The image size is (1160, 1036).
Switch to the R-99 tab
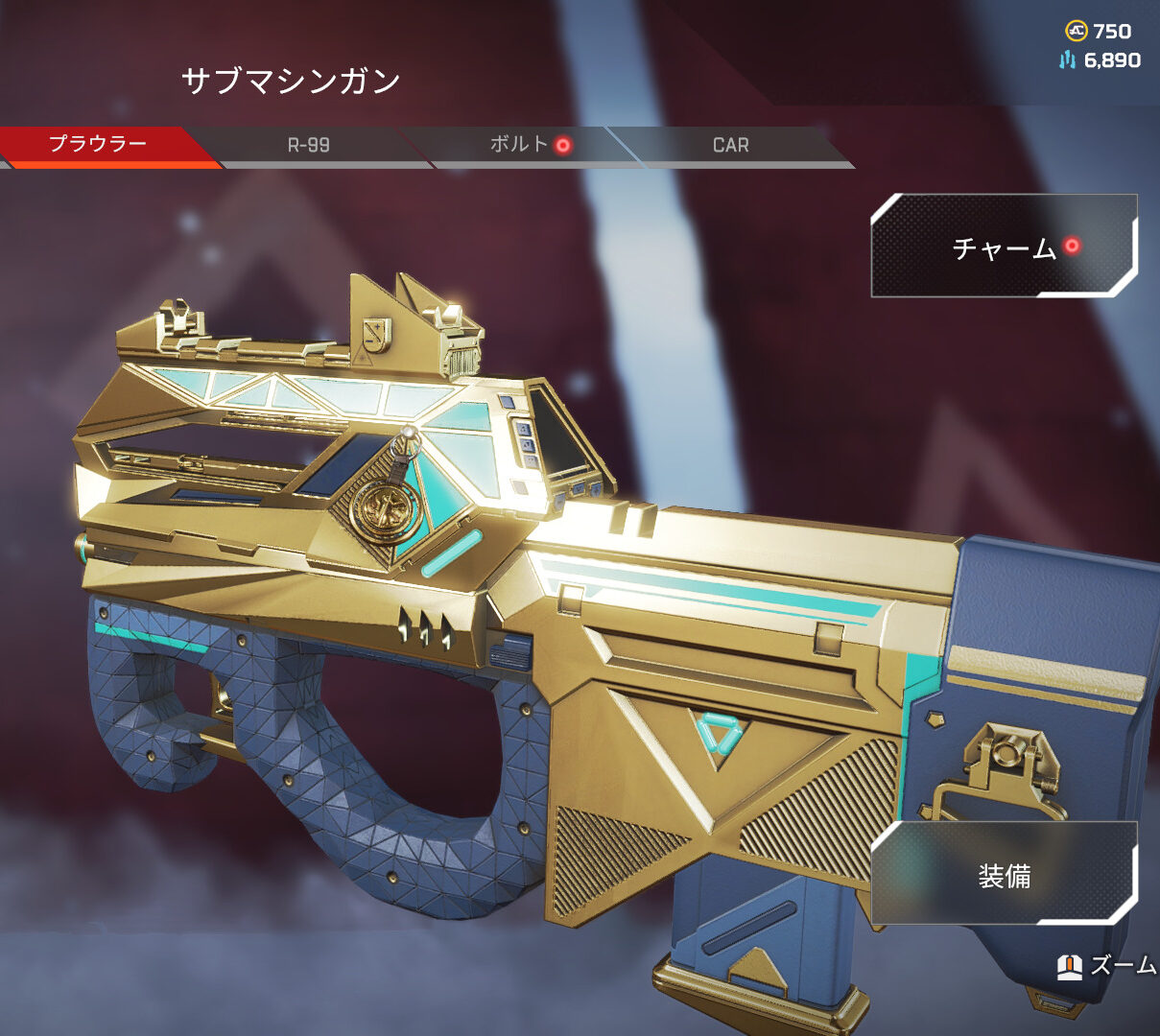(x=308, y=146)
